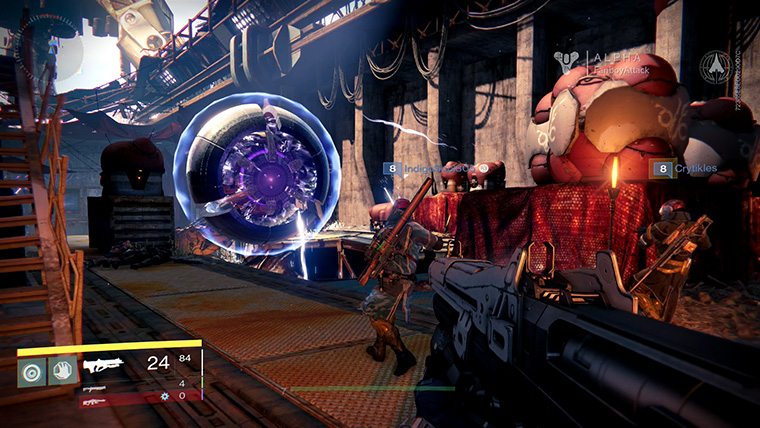Viewport: 760px width, 428px height.
Task: Select the heavy weapon icon on red bar
Action: (x=95, y=401)
